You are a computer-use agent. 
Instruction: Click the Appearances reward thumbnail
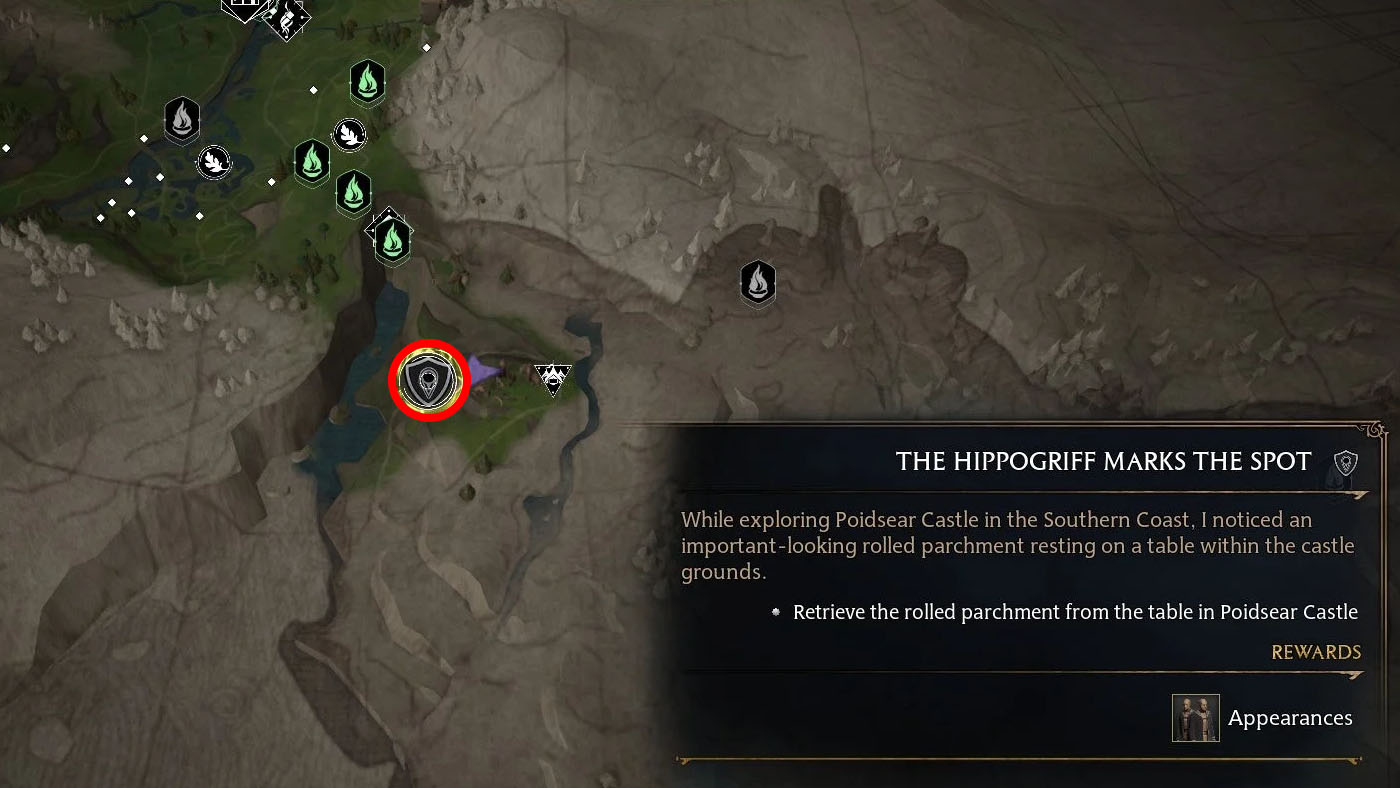click(x=1195, y=717)
